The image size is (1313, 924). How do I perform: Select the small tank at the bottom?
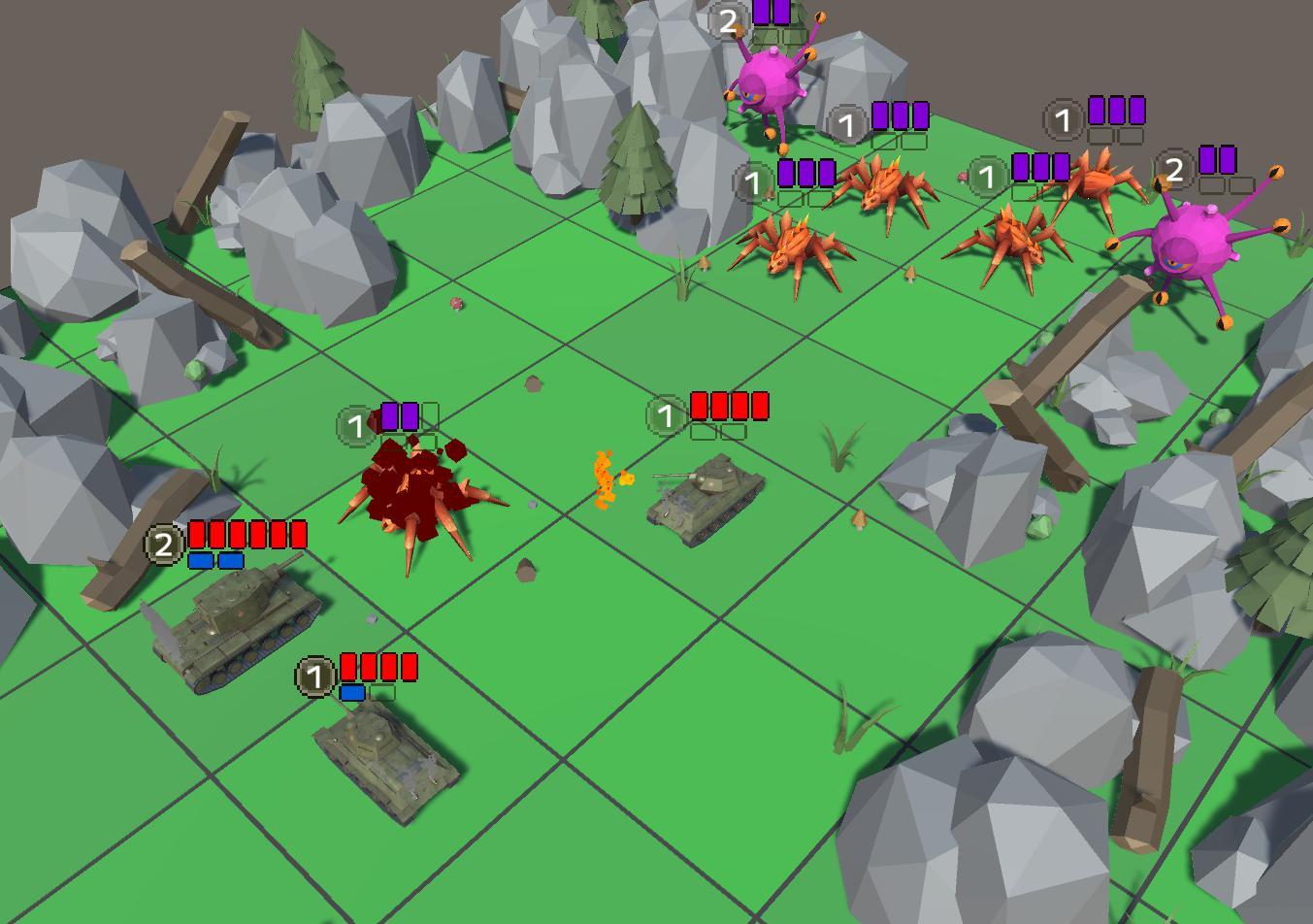tap(383, 762)
